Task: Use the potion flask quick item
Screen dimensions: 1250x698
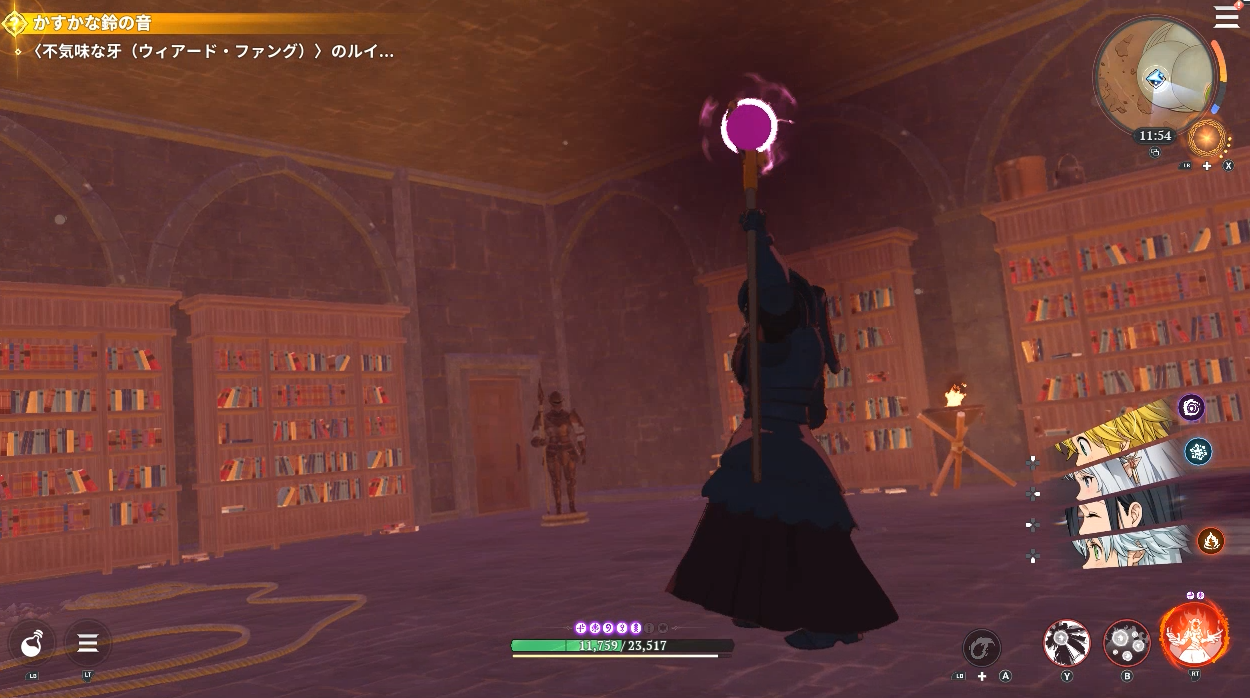Action: [32, 643]
